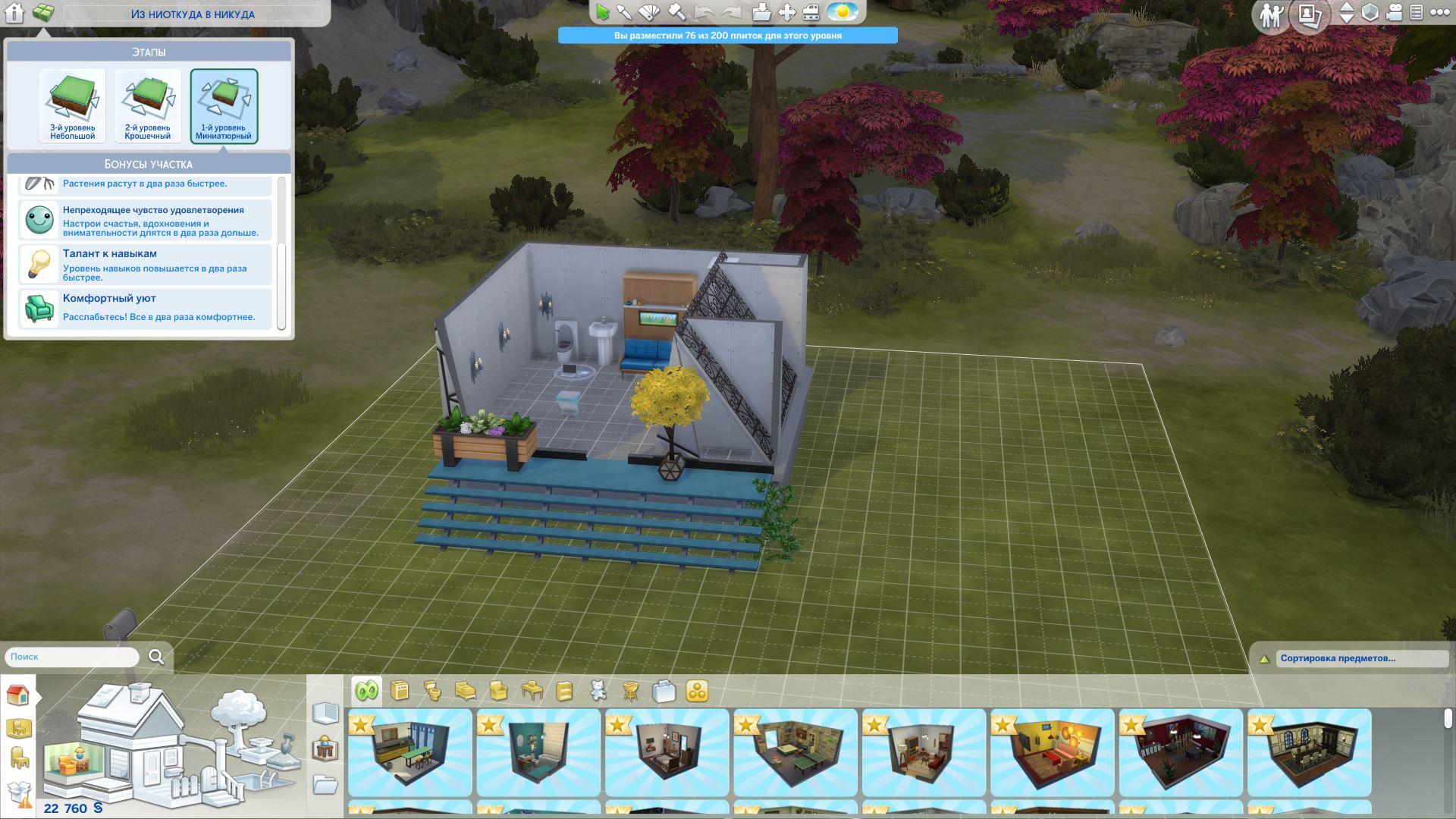The height and width of the screenshot is (819, 1456).
Task: Click the search field labeled Поиск
Action: [73, 657]
